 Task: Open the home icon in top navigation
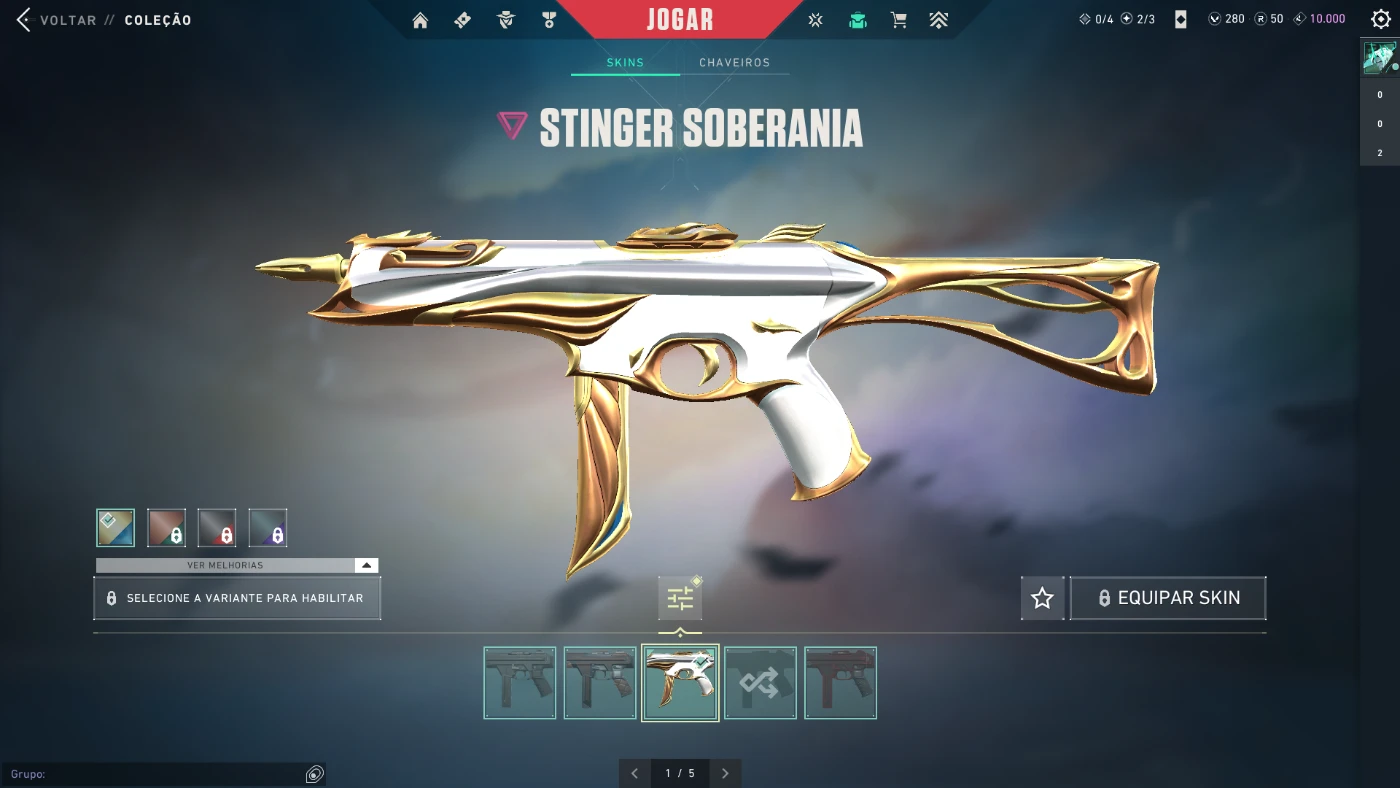coord(420,20)
